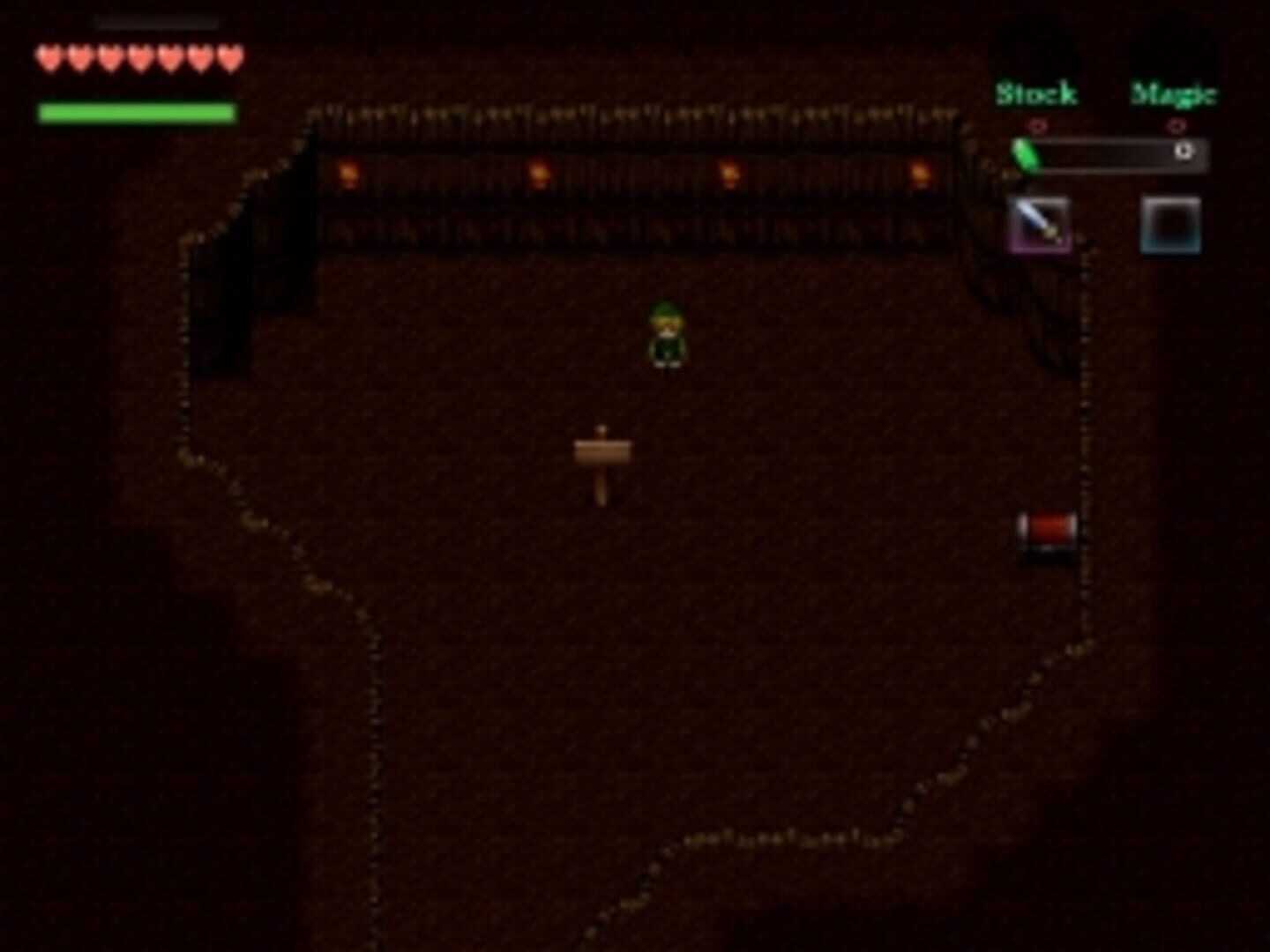Screen dimensions: 1270x952
Task: Select the Stock heading label
Action: (1037, 93)
